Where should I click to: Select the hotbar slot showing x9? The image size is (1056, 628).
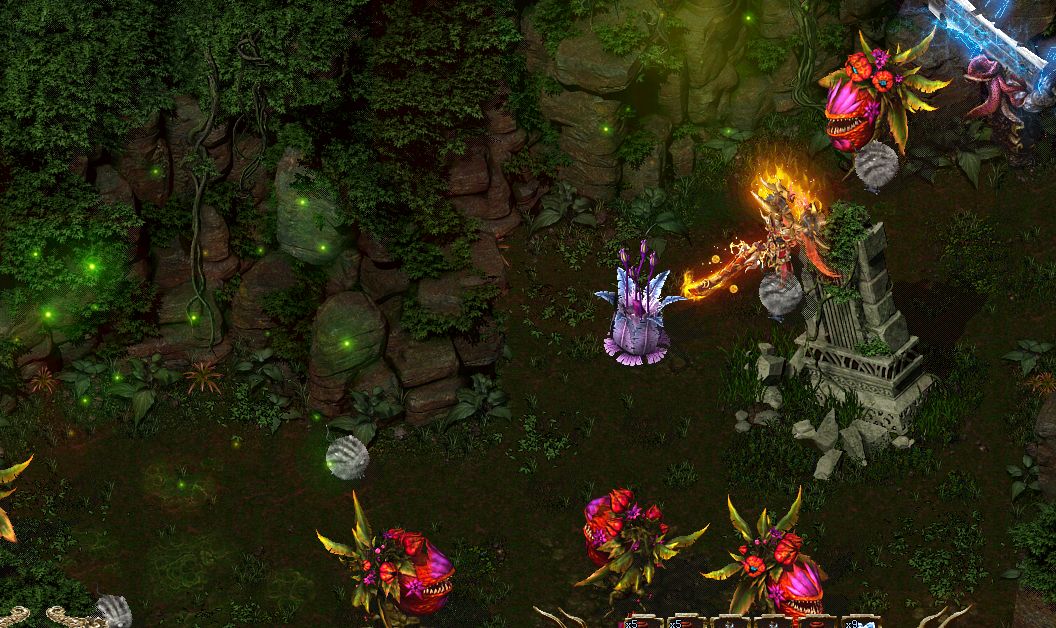pos(860,622)
